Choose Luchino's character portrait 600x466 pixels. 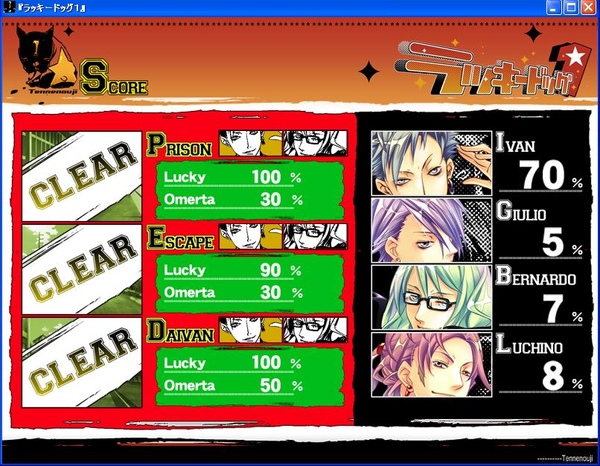pyautogui.click(x=431, y=362)
